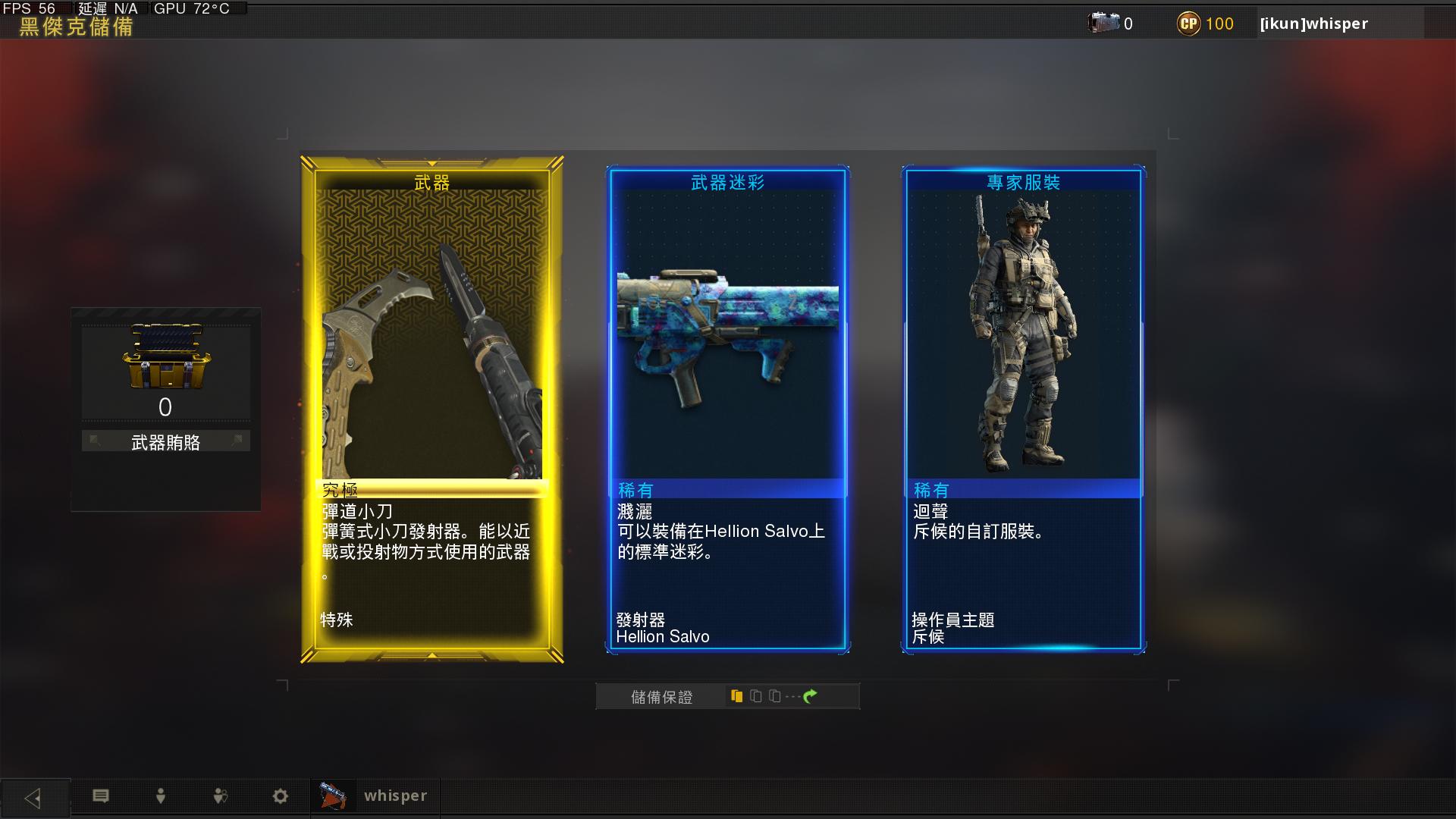Viewport: 1456px width, 819px height.
Task: Select the 彈道小刀 ballistic knife weapon card
Action: pyautogui.click(x=431, y=409)
